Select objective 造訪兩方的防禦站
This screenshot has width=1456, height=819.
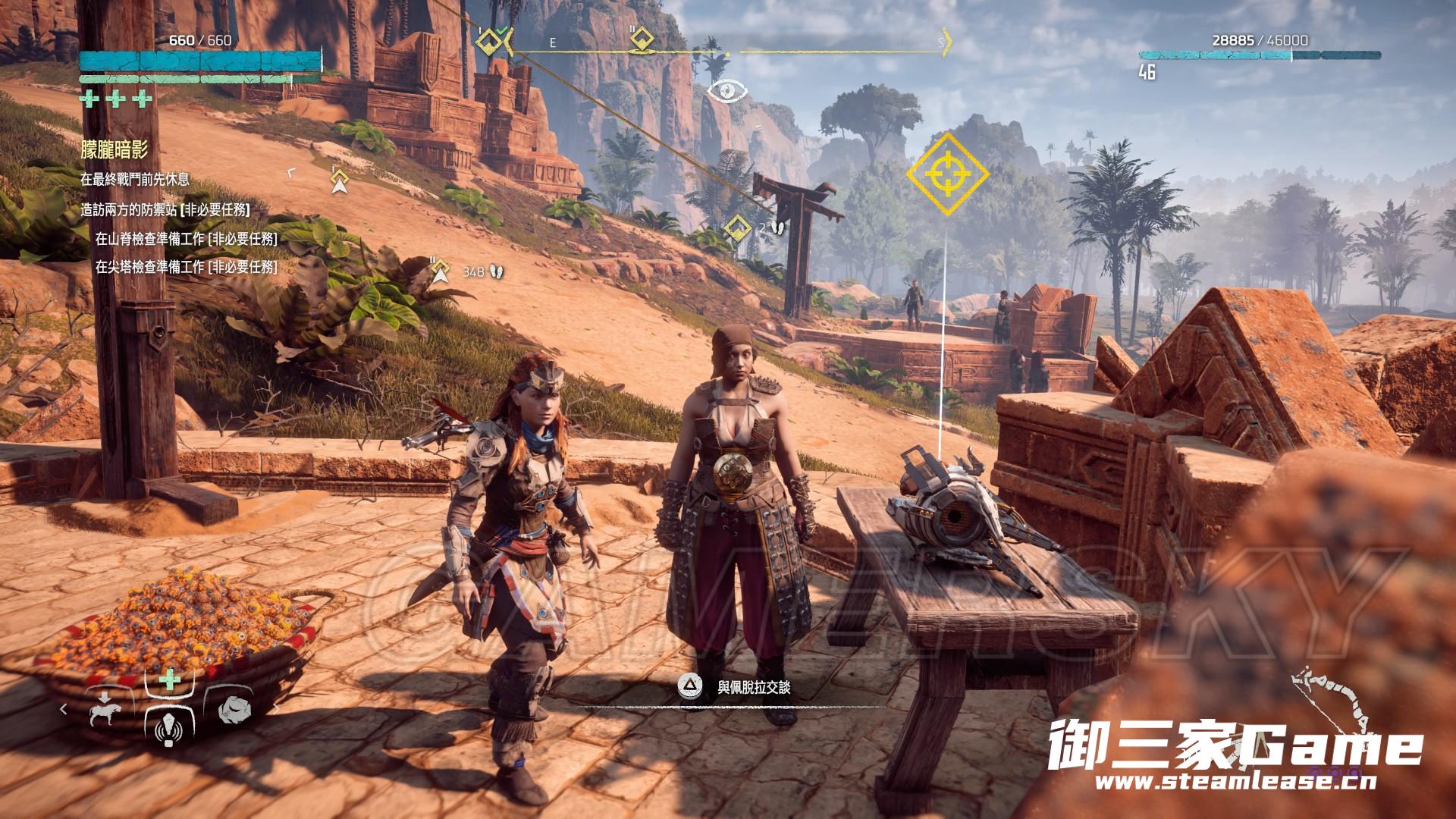pos(165,210)
